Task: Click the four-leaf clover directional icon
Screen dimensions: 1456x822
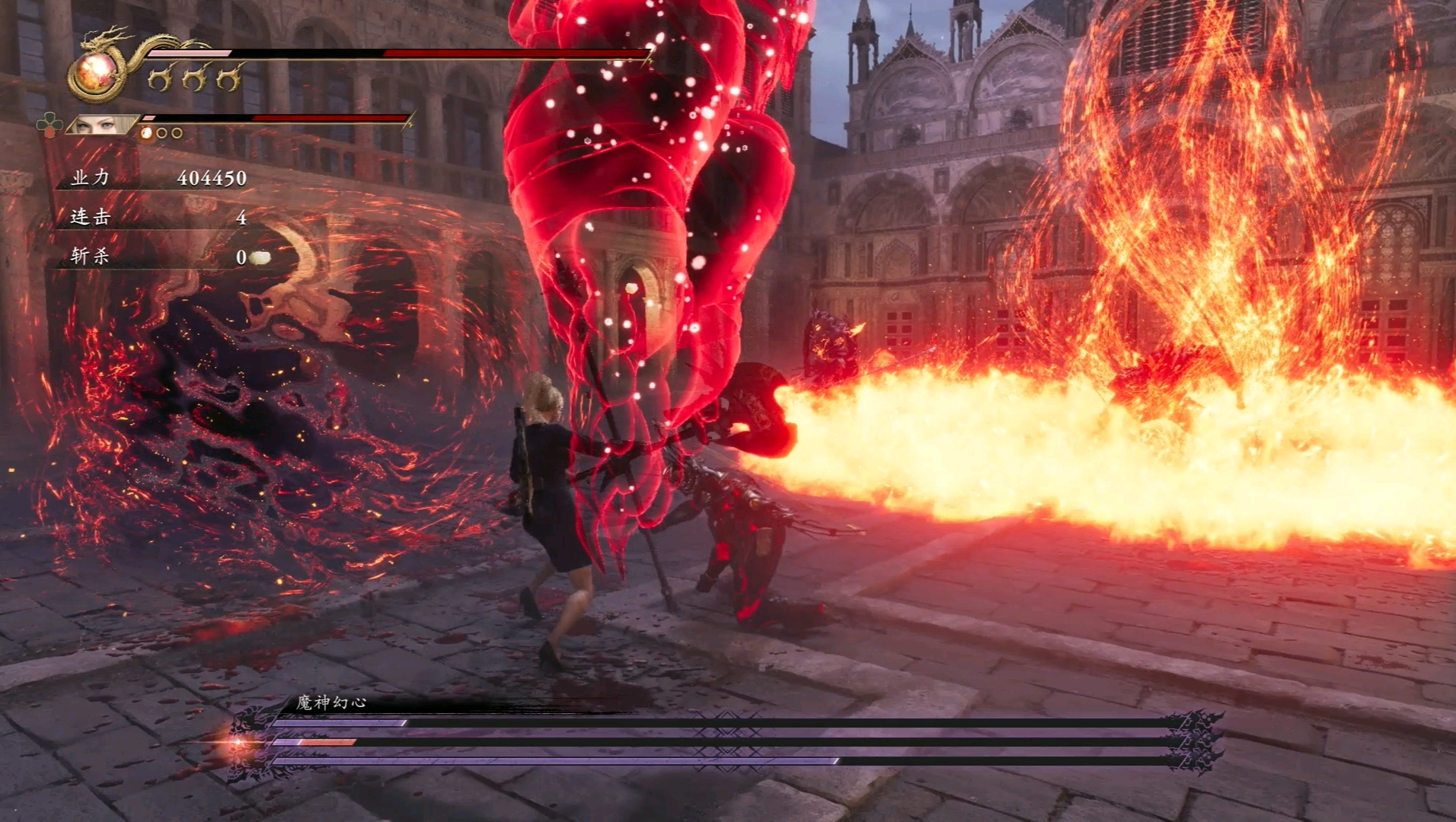Action: tap(50, 124)
